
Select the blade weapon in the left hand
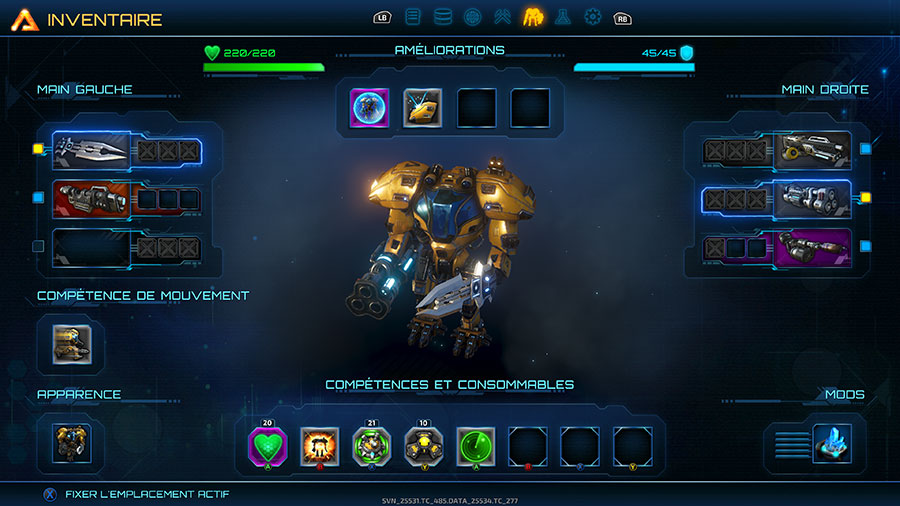pyautogui.click(x=90, y=151)
